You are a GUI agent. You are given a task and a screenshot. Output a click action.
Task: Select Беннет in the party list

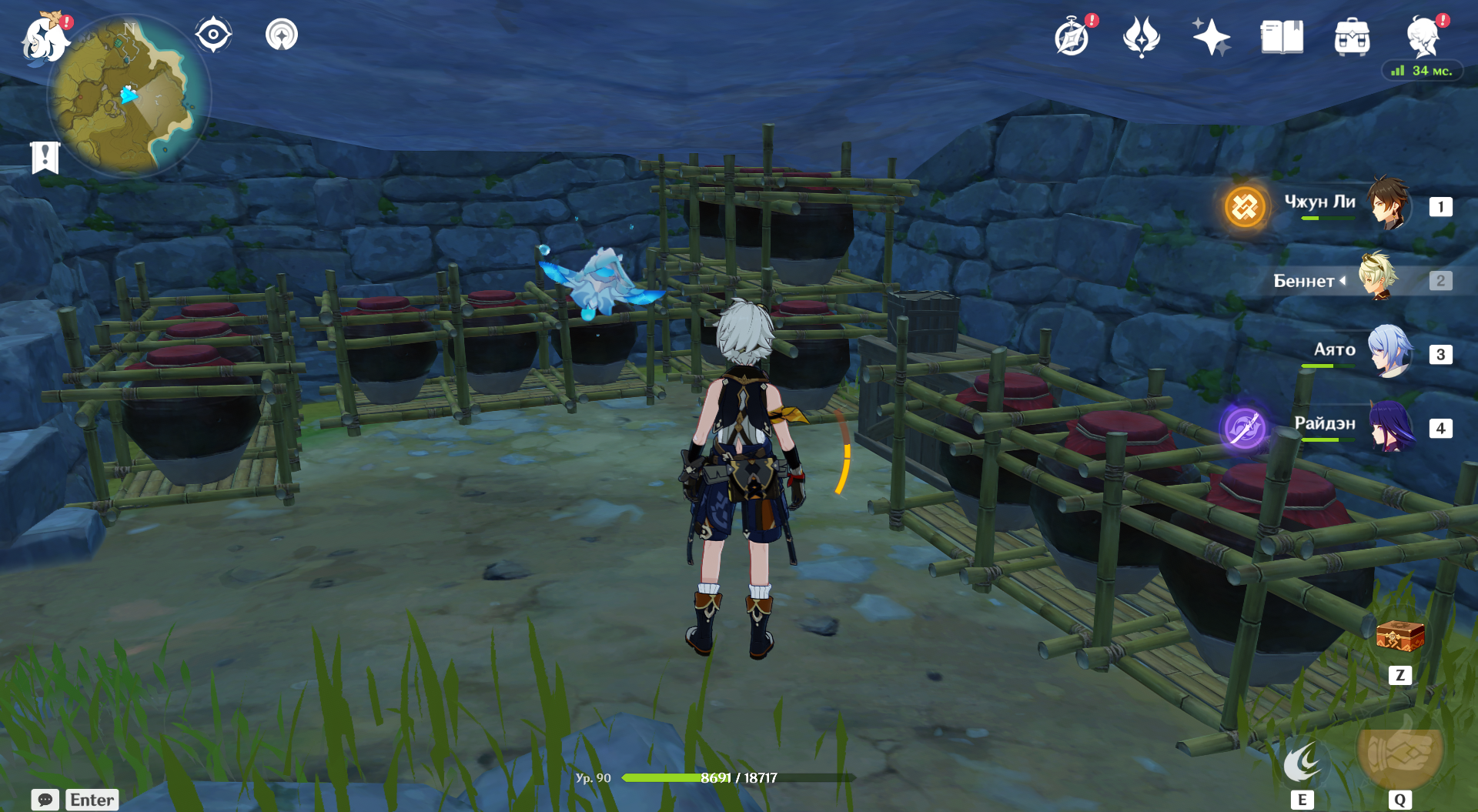(x=1377, y=279)
